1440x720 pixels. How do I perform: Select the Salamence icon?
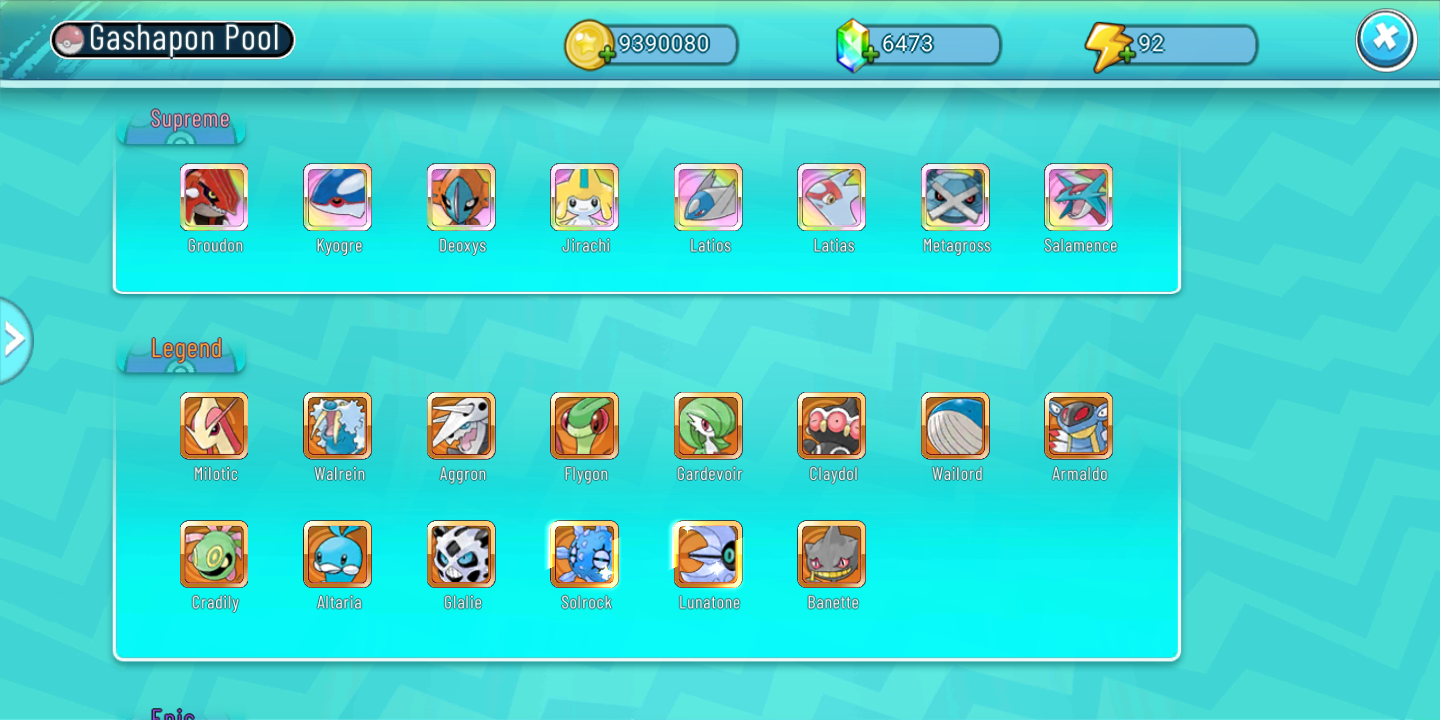point(1079,197)
